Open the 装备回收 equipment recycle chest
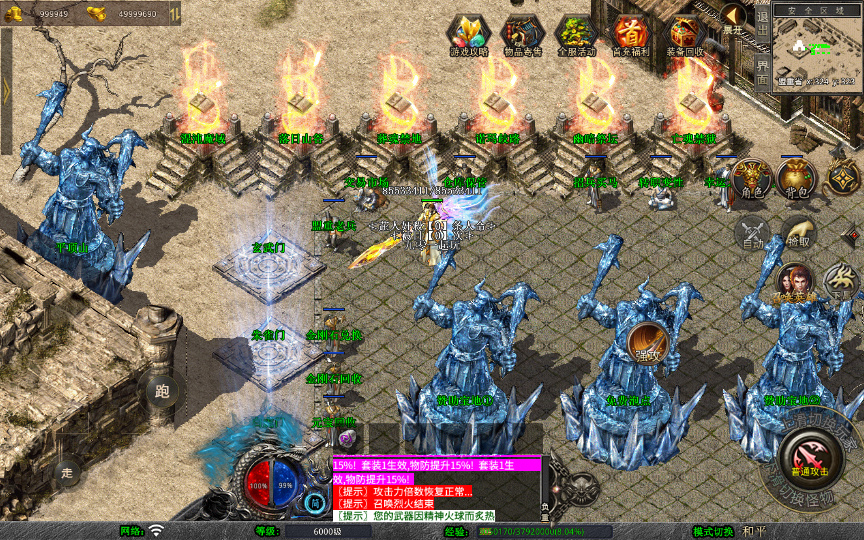The height and width of the screenshot is (540, 864). tap(685, 34)
